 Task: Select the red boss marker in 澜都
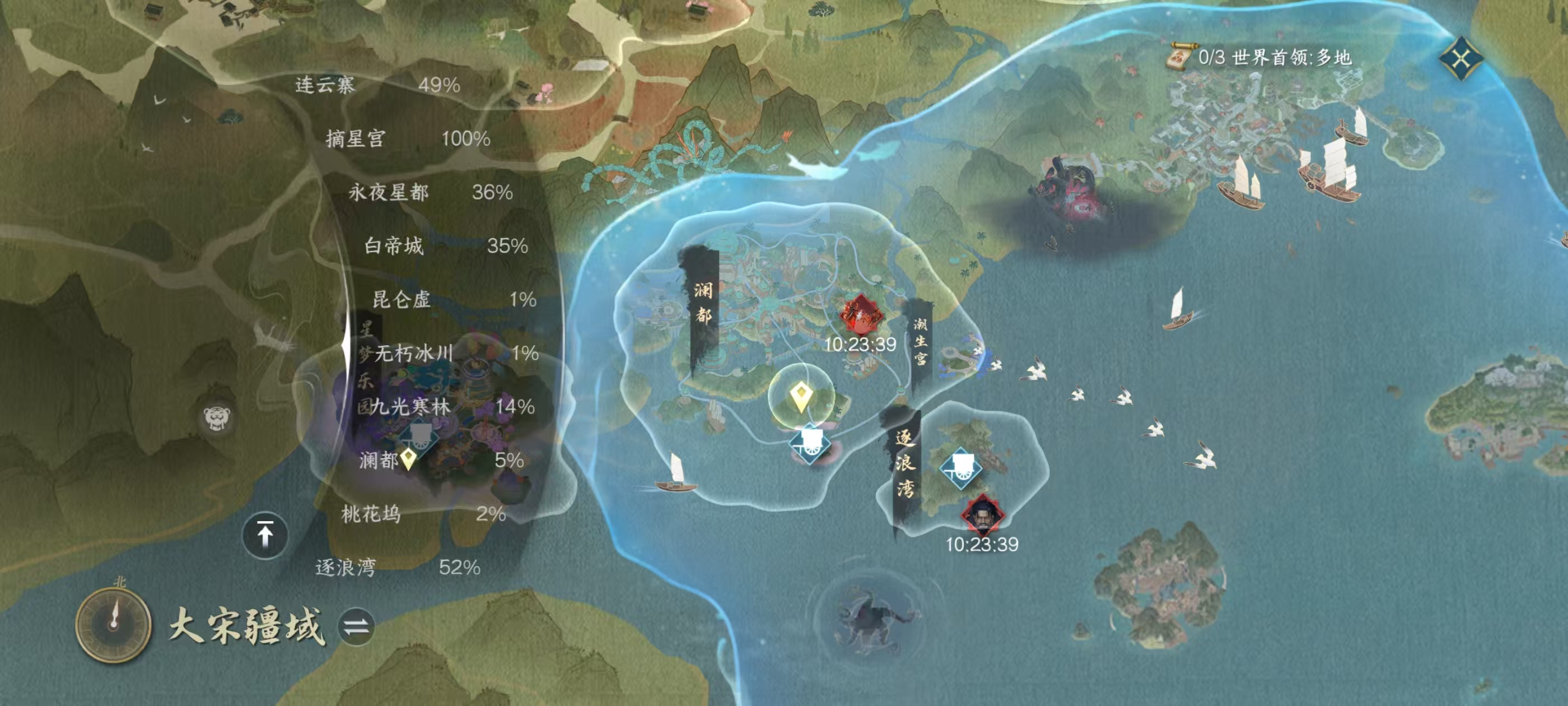click(x=861, y=315)
